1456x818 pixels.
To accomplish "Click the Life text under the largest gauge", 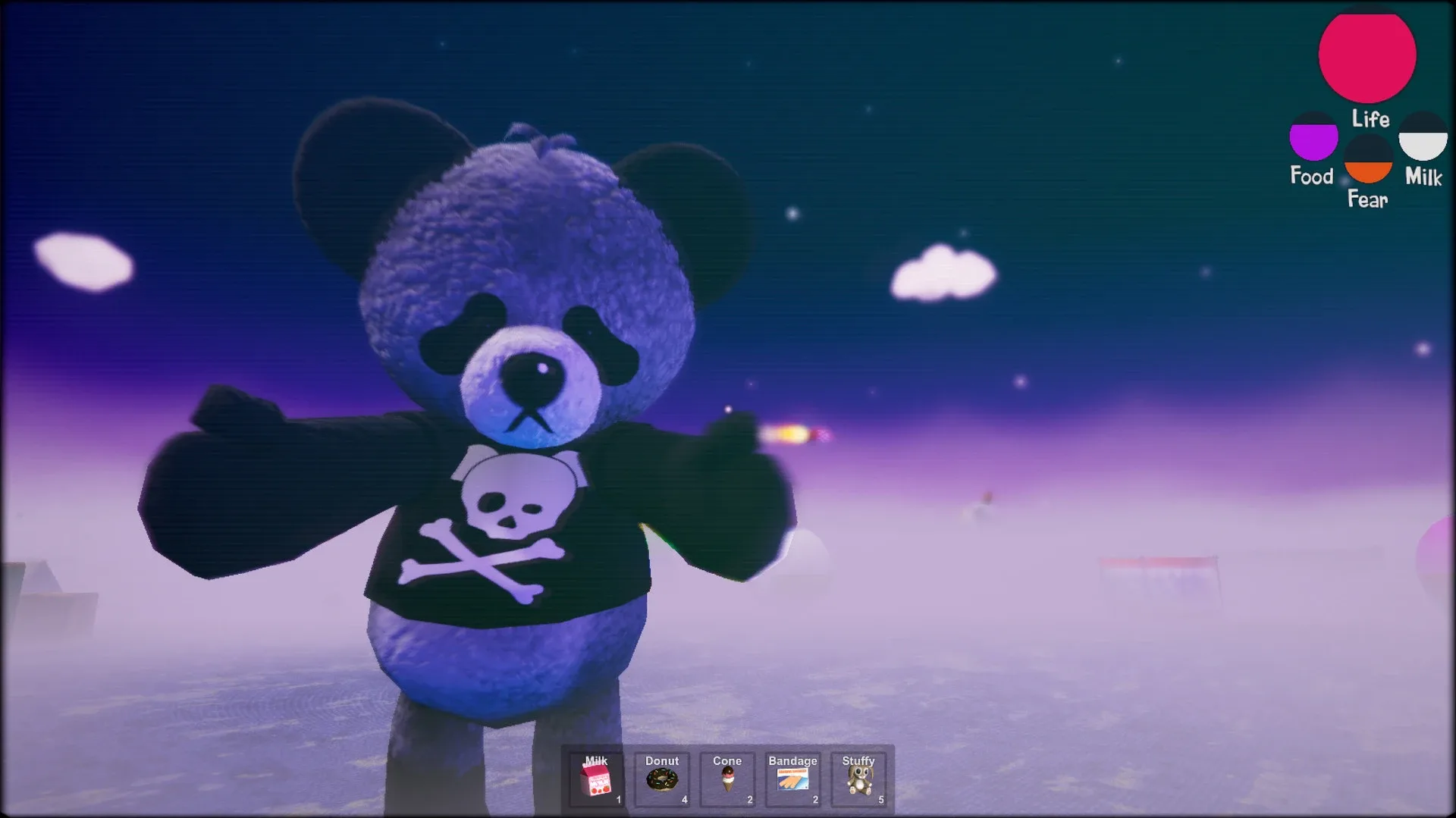I will 1370,120.
